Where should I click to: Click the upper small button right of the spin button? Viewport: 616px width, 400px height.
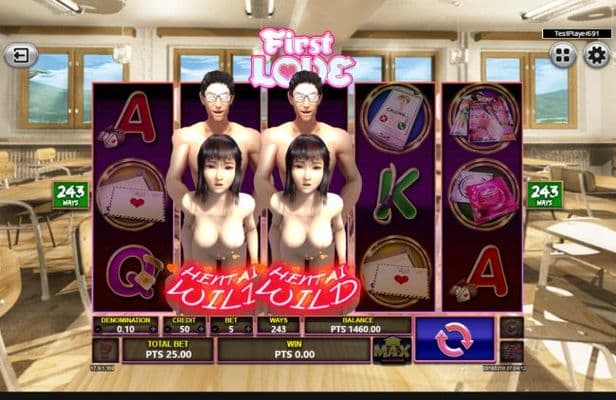coord(511,328)
